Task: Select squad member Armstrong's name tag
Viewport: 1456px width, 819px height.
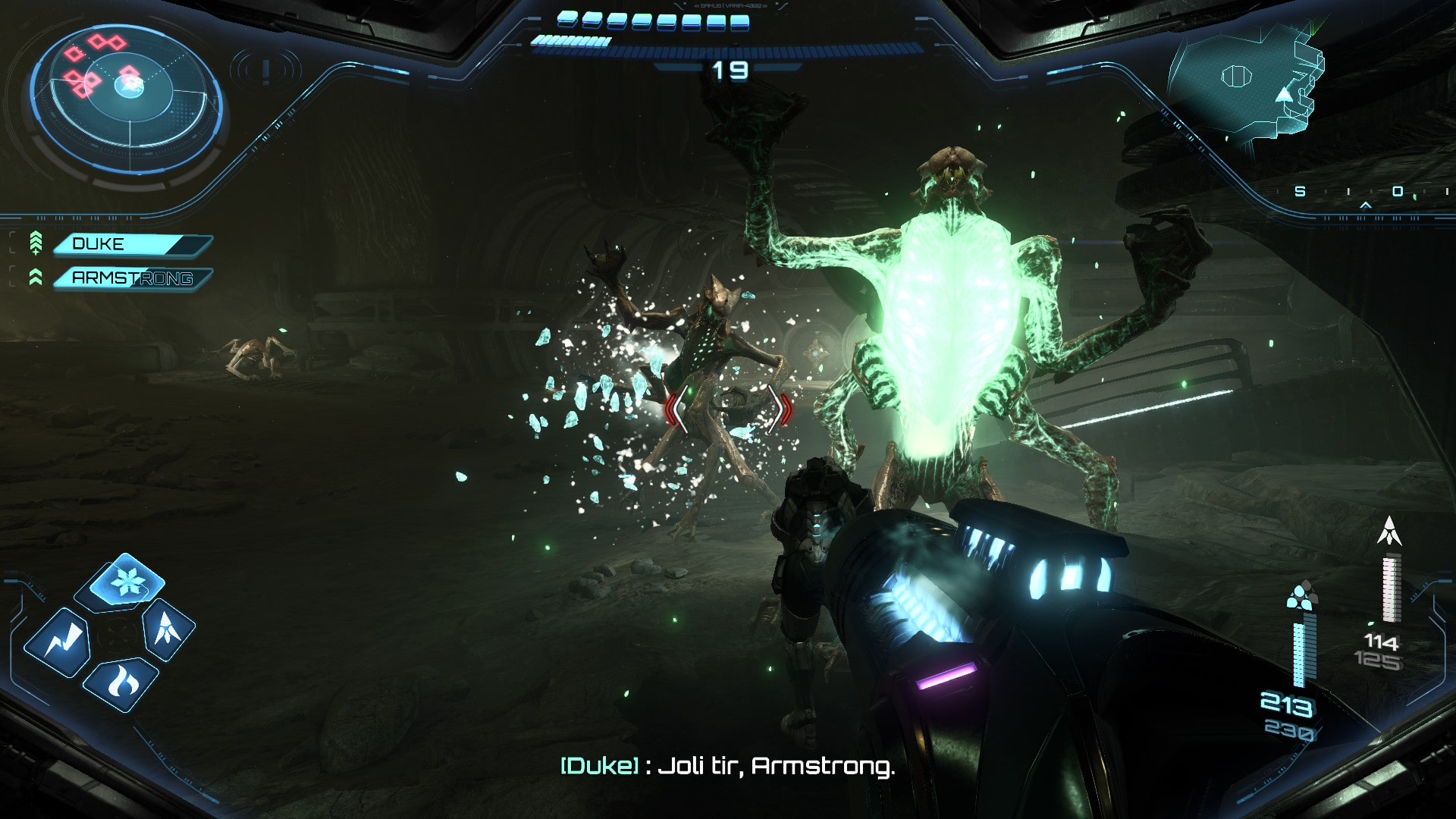Action: coord(132,278)
